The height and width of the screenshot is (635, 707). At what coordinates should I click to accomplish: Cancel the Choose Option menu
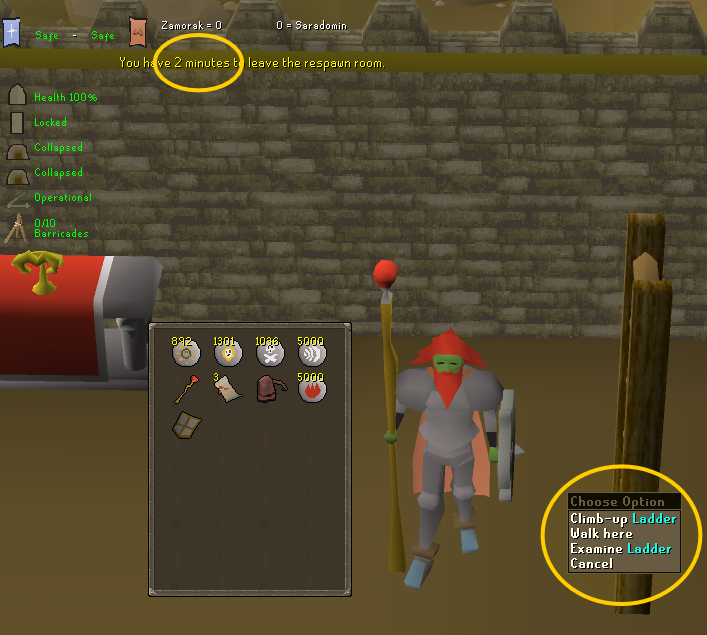point(591,564)
